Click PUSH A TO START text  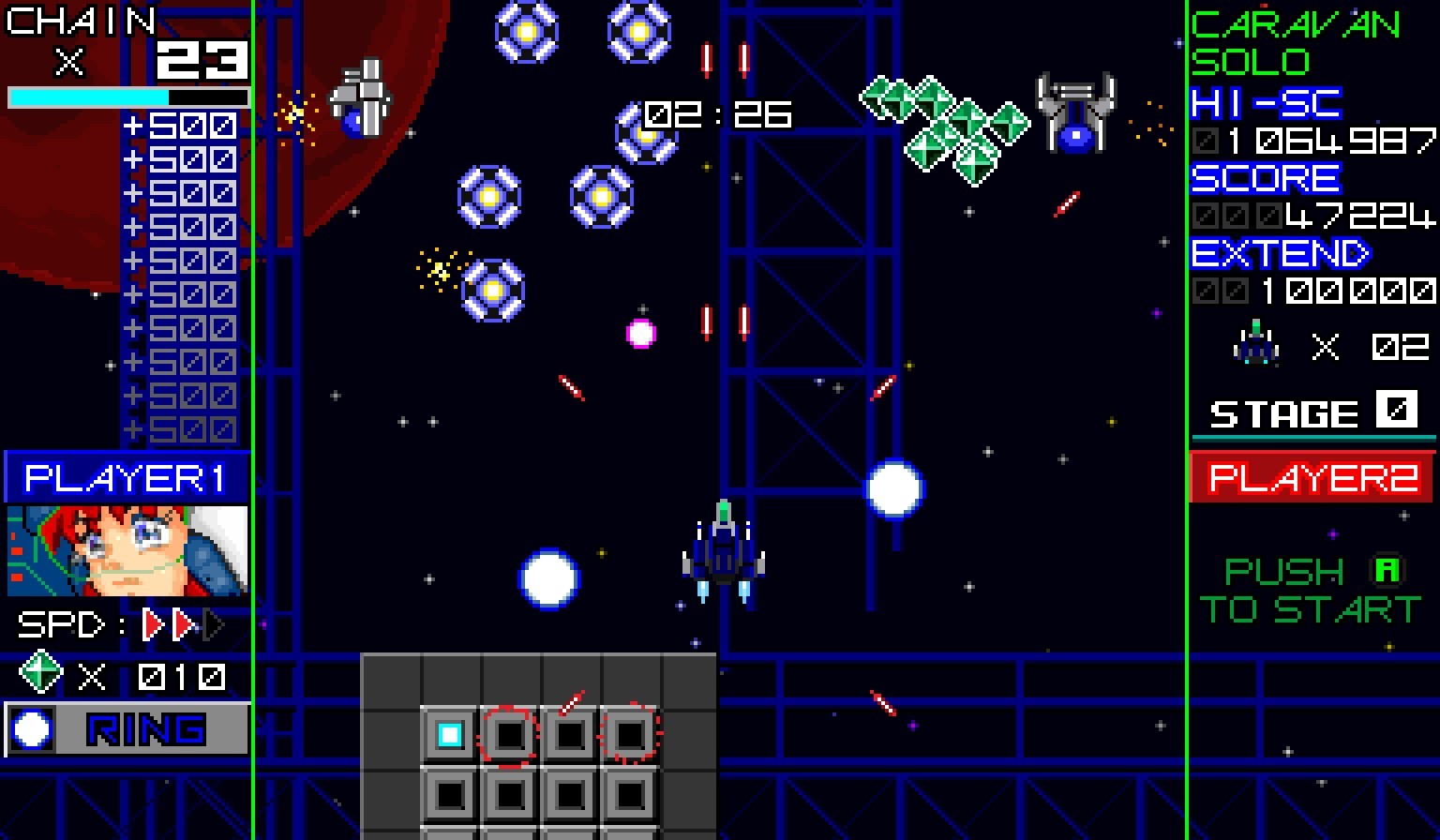pos(1312,589)
